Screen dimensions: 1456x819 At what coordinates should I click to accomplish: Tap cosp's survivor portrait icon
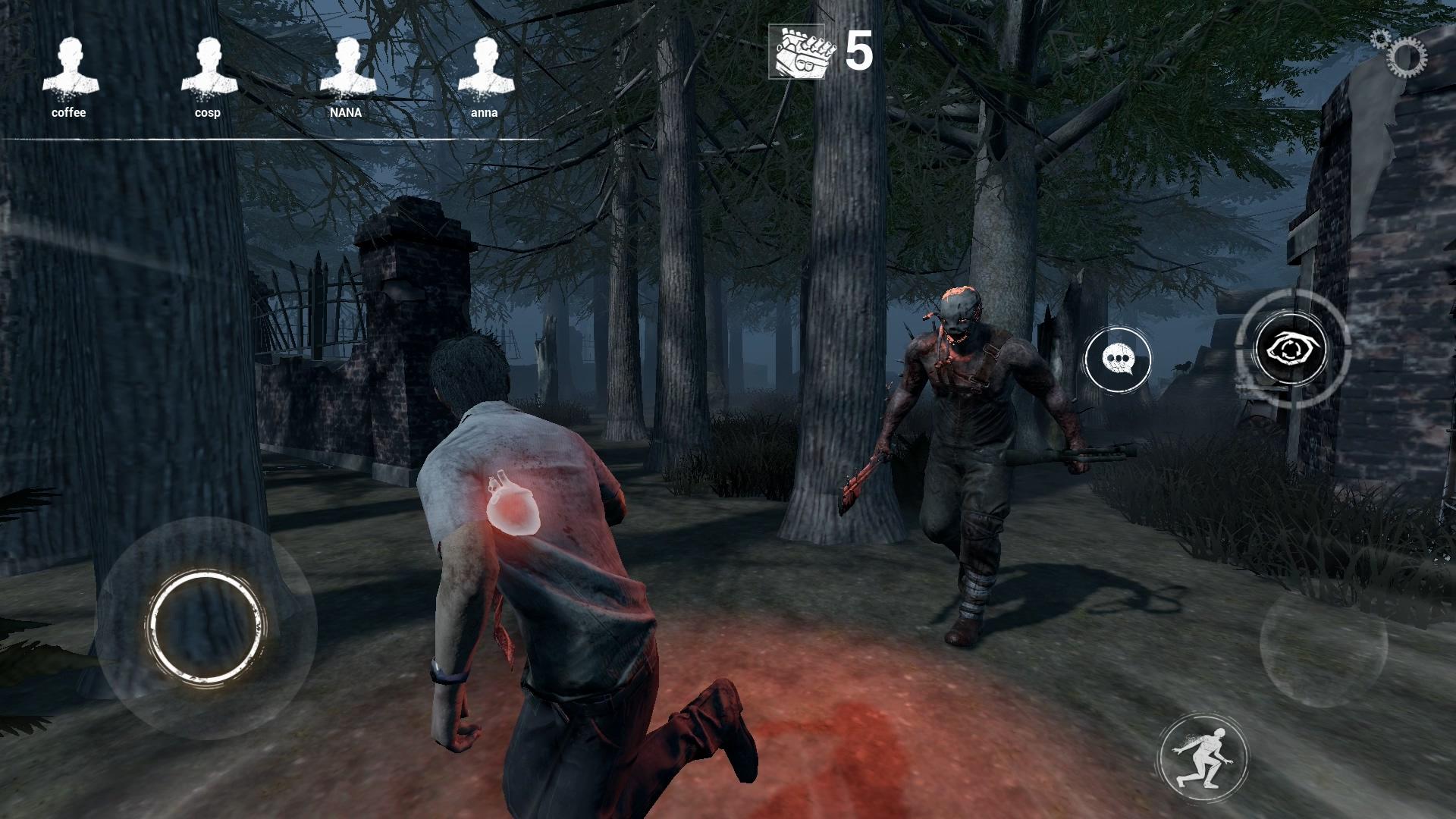click(x=209, y=64)
